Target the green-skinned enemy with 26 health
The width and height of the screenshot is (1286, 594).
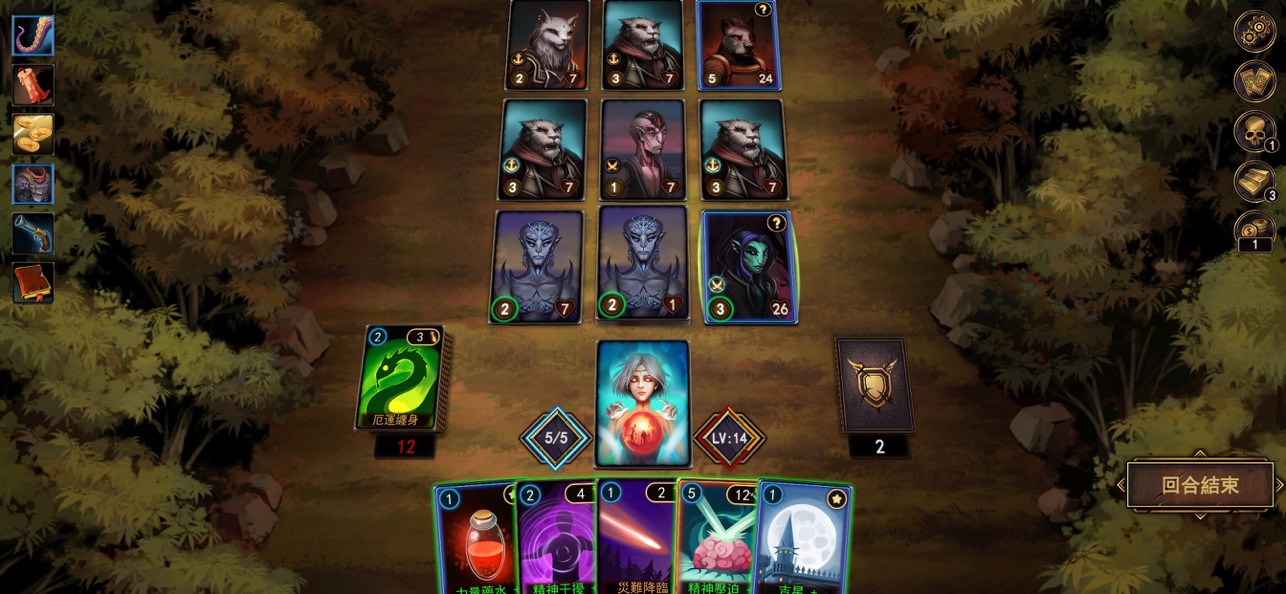tap(750, 266)
